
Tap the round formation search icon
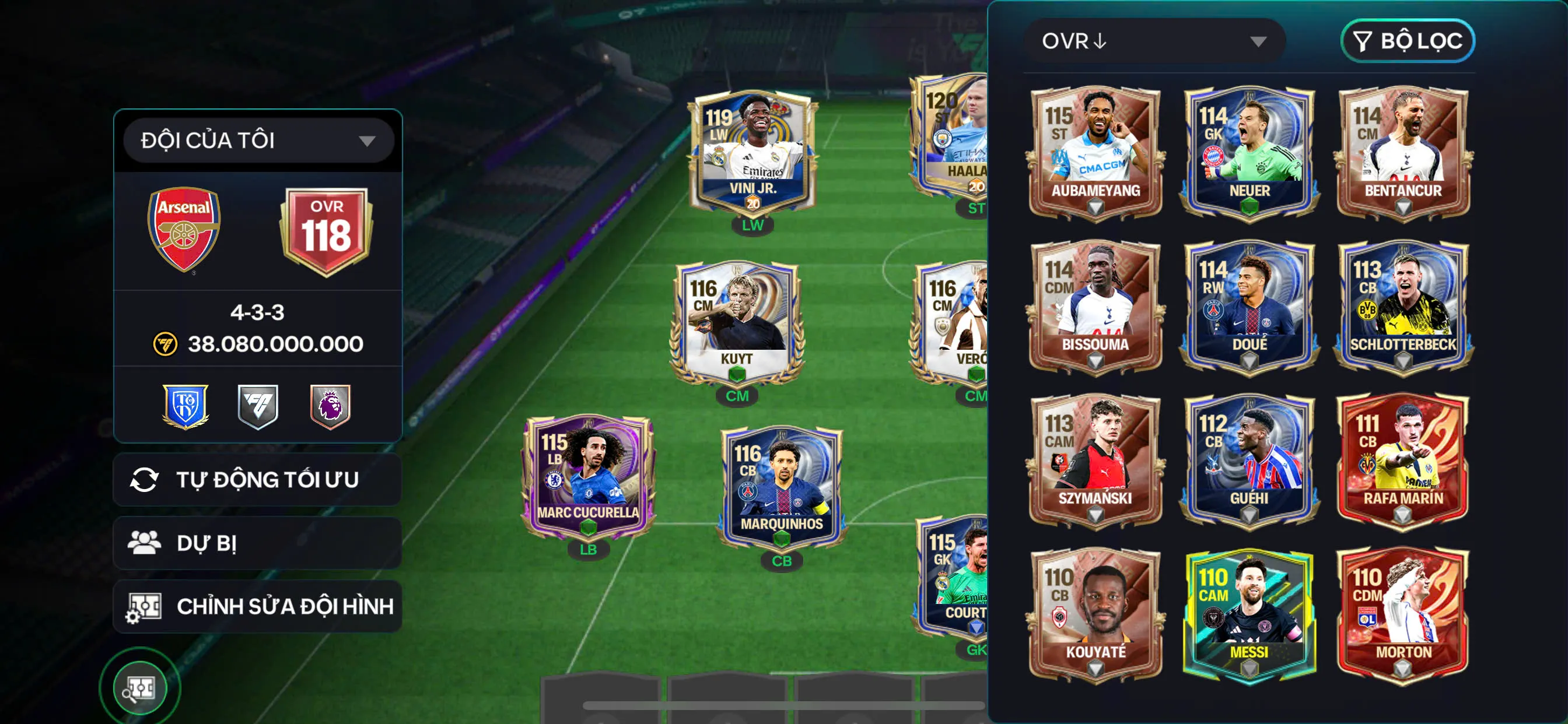pos(140,688)
